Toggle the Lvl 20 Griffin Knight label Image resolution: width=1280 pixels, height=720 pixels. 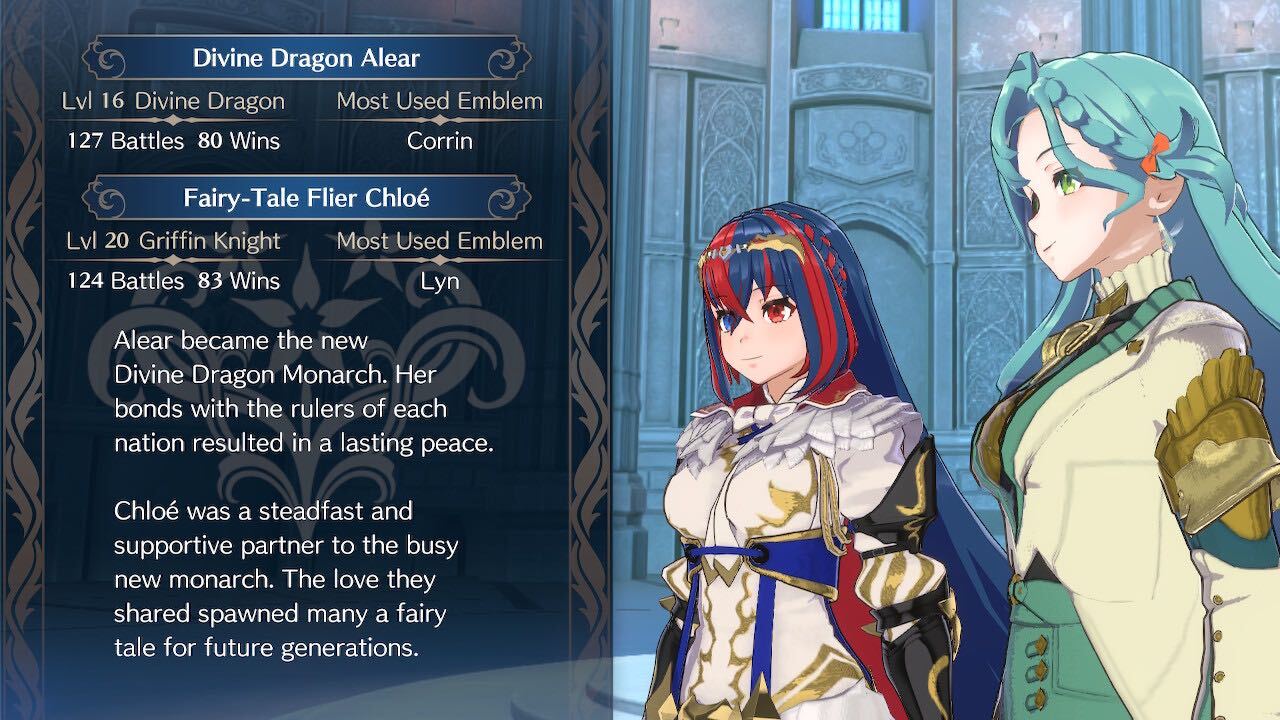174,240
